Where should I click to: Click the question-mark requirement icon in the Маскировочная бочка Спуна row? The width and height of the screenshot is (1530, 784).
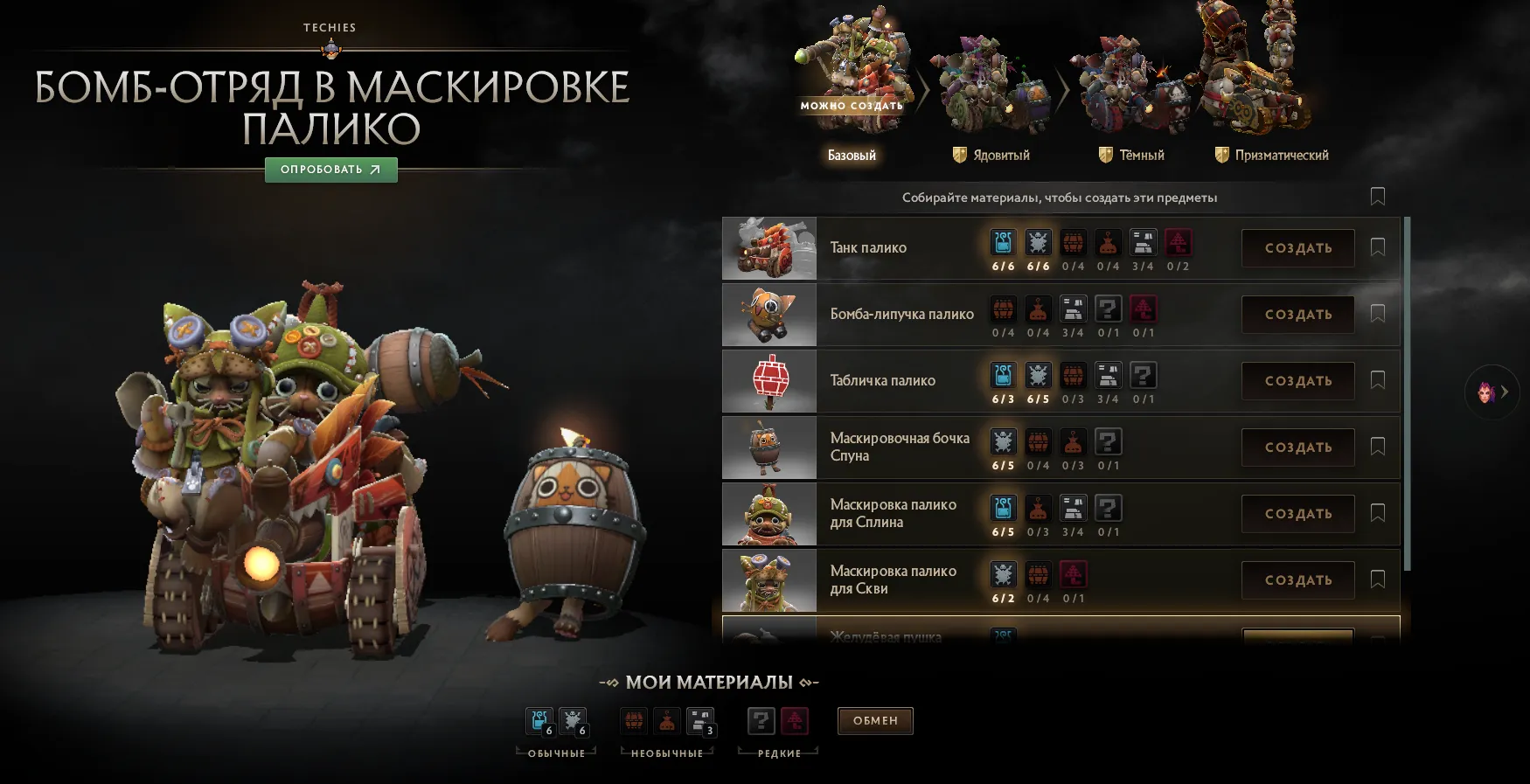(x=1109, y=442)
